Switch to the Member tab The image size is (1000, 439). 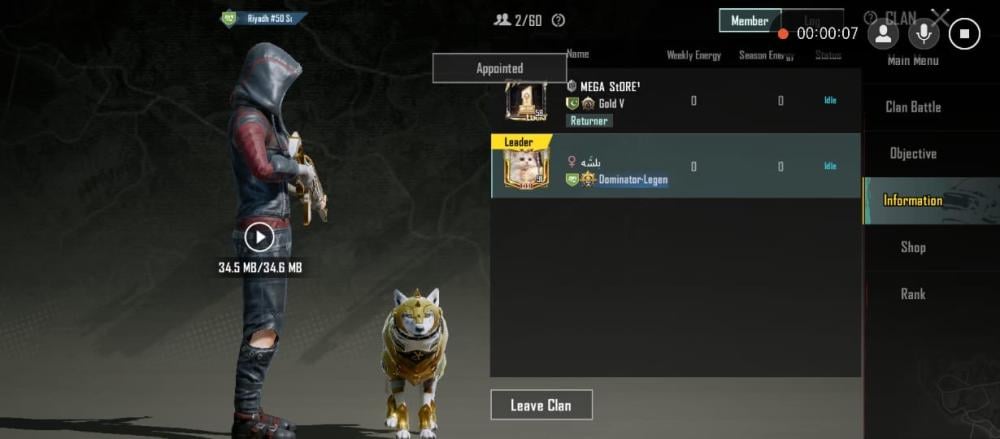pos(749,21)
